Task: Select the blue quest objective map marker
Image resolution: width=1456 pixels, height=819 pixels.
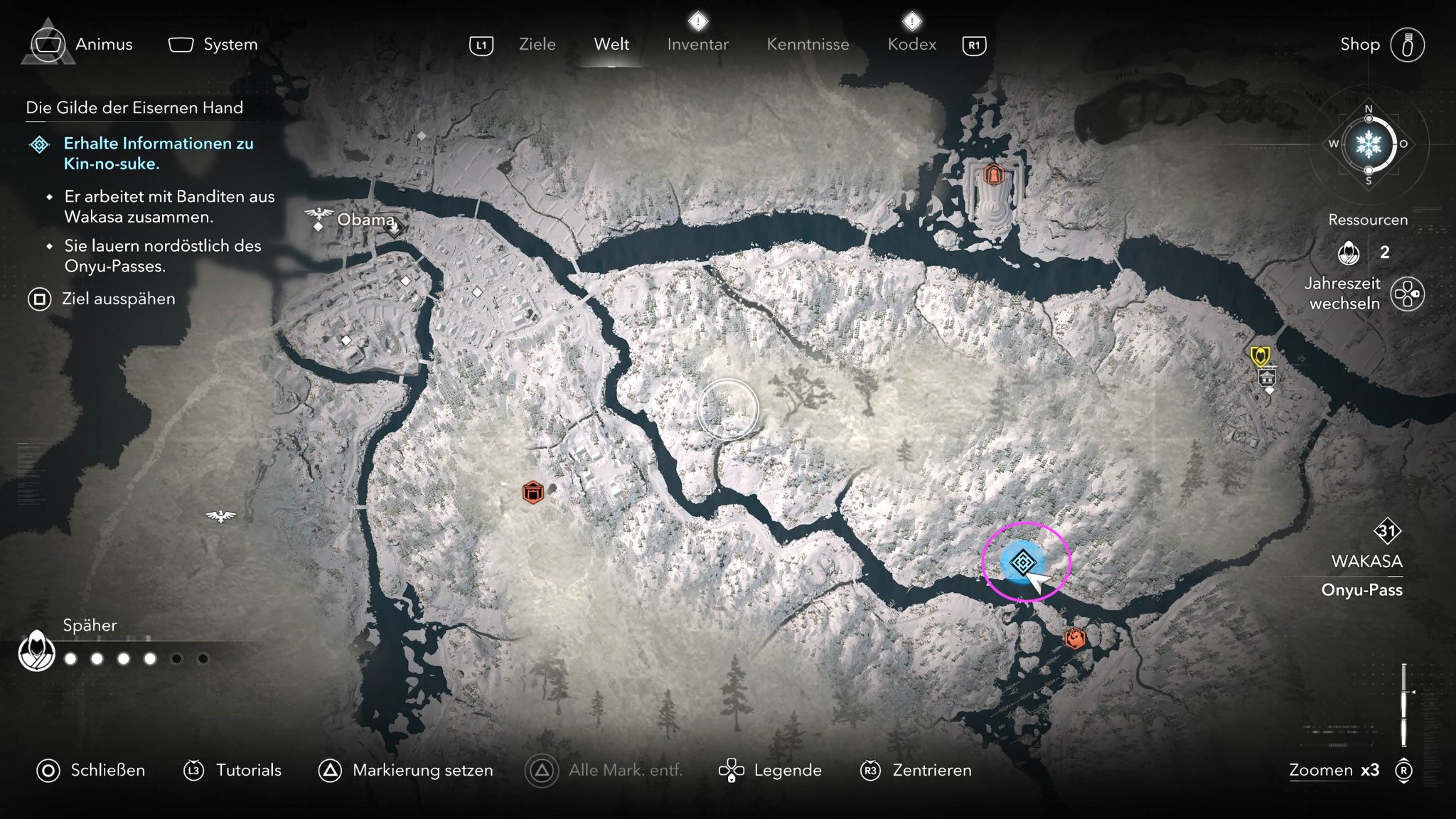Action: tap(1022, 562)
